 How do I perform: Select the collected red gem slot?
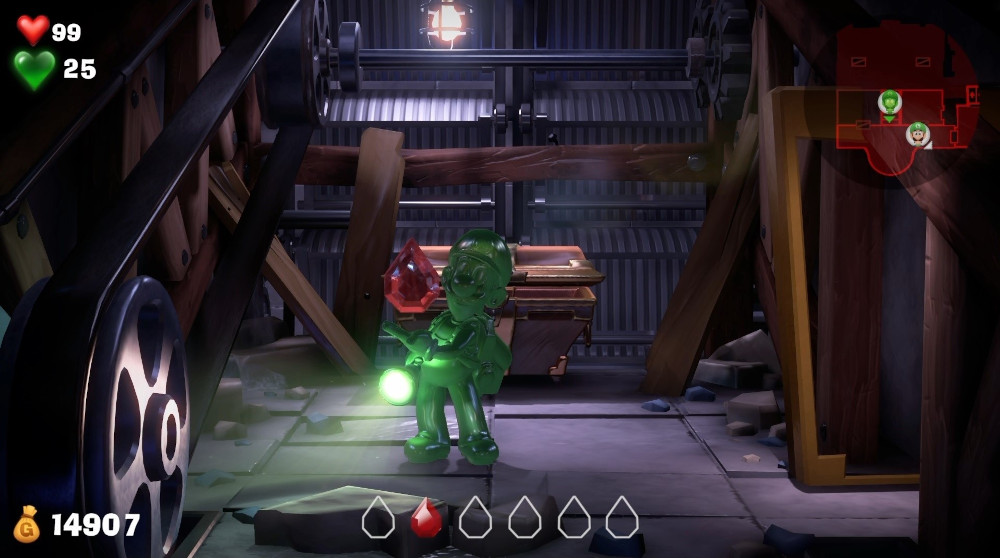(426, 518)
